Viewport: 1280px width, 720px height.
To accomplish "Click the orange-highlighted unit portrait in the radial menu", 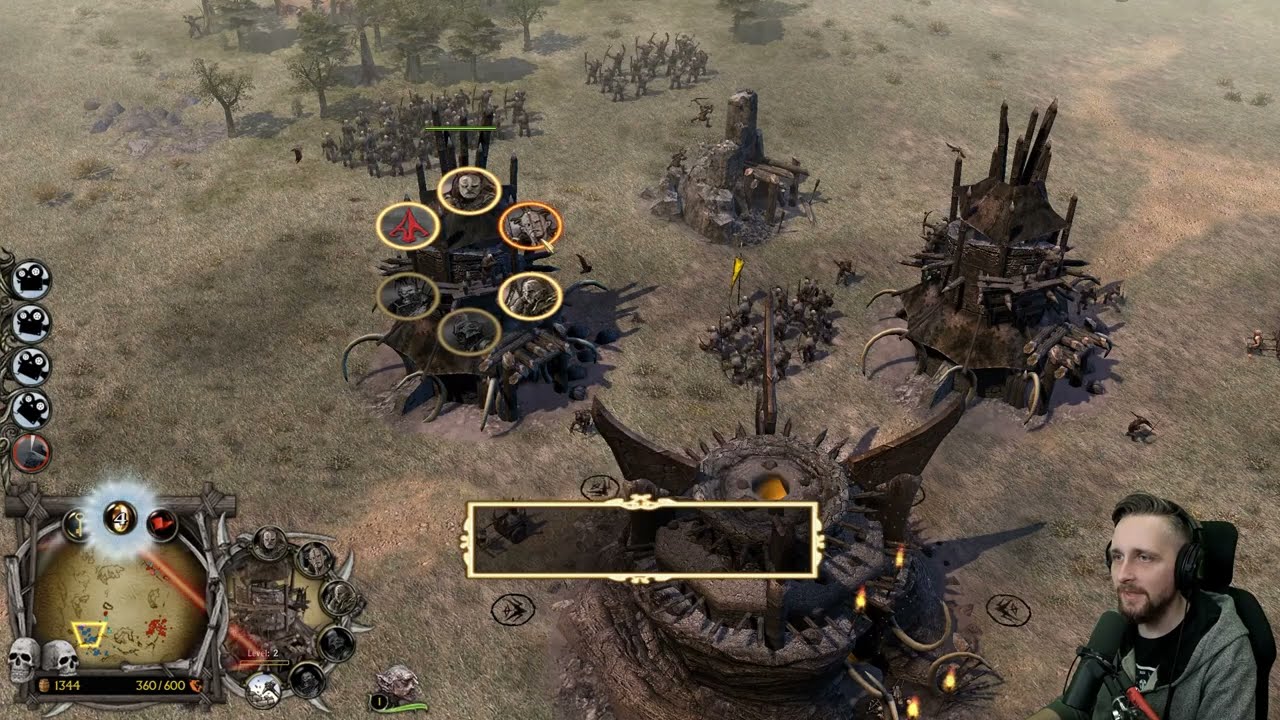I will (530, 227).
